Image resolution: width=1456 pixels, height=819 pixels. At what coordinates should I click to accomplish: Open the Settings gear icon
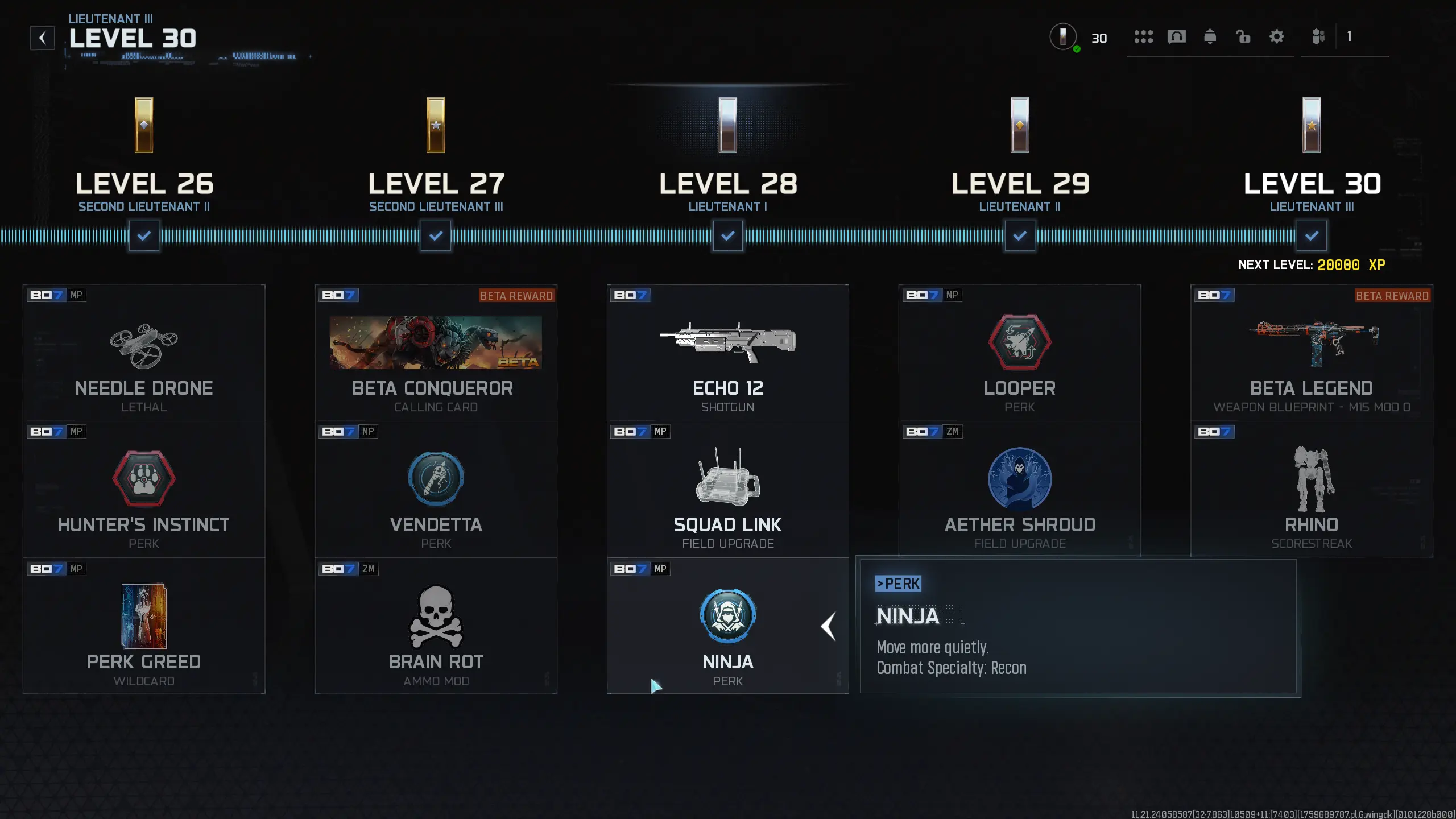(1276, 36)
